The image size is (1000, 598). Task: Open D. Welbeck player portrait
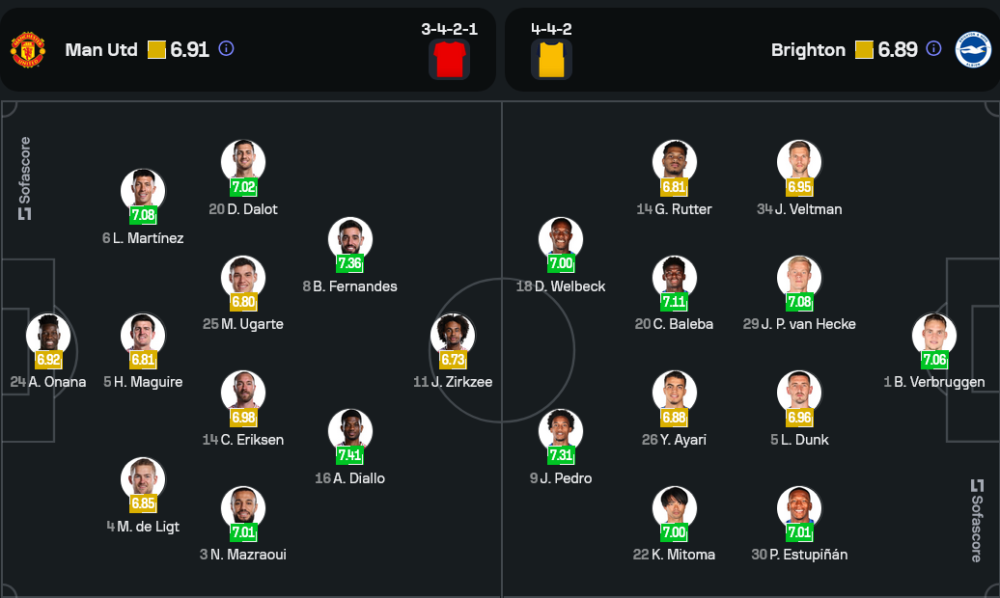pyautogui.click(x=560, y=238)
